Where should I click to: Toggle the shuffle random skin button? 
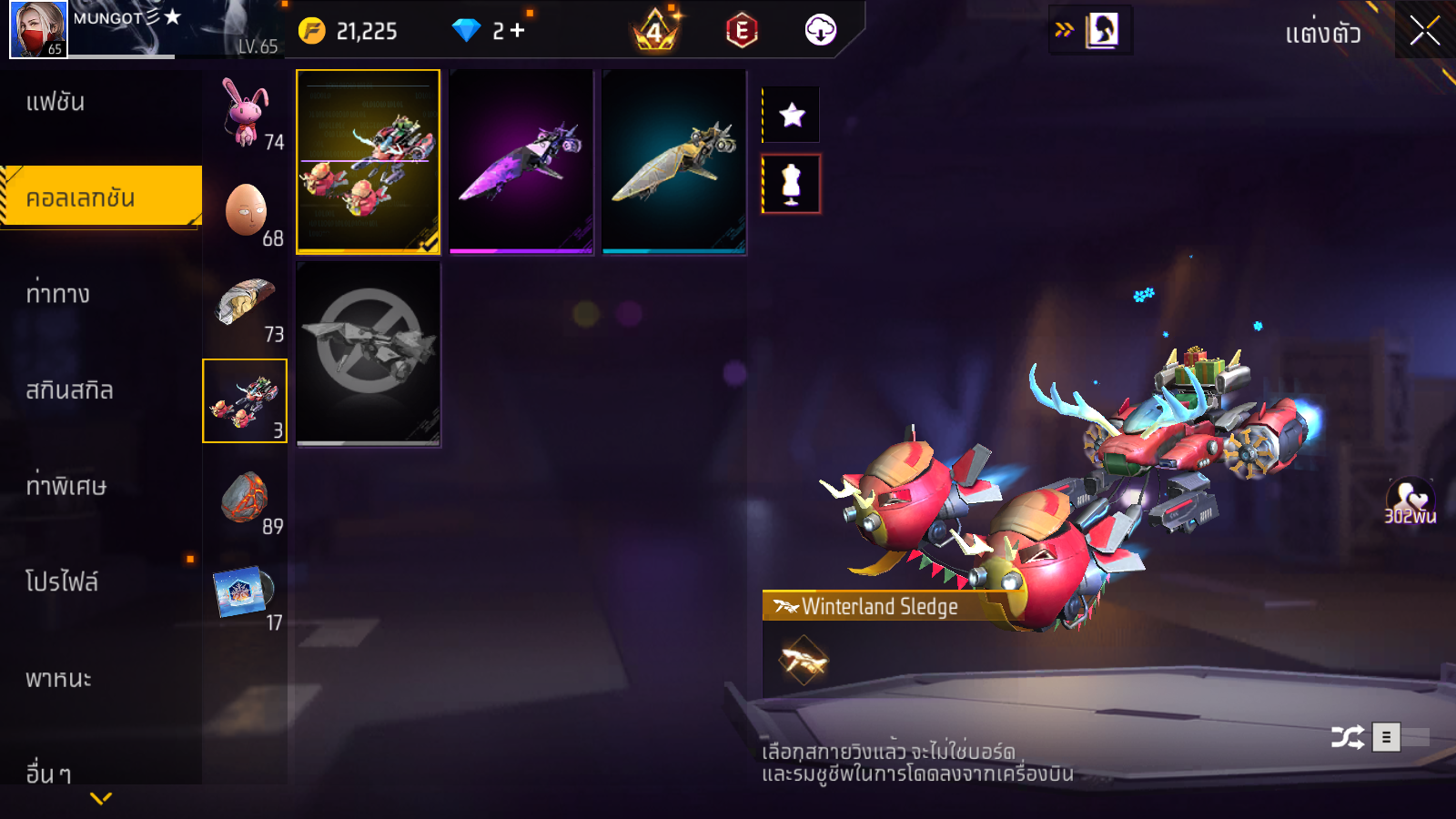[1347, 736]
